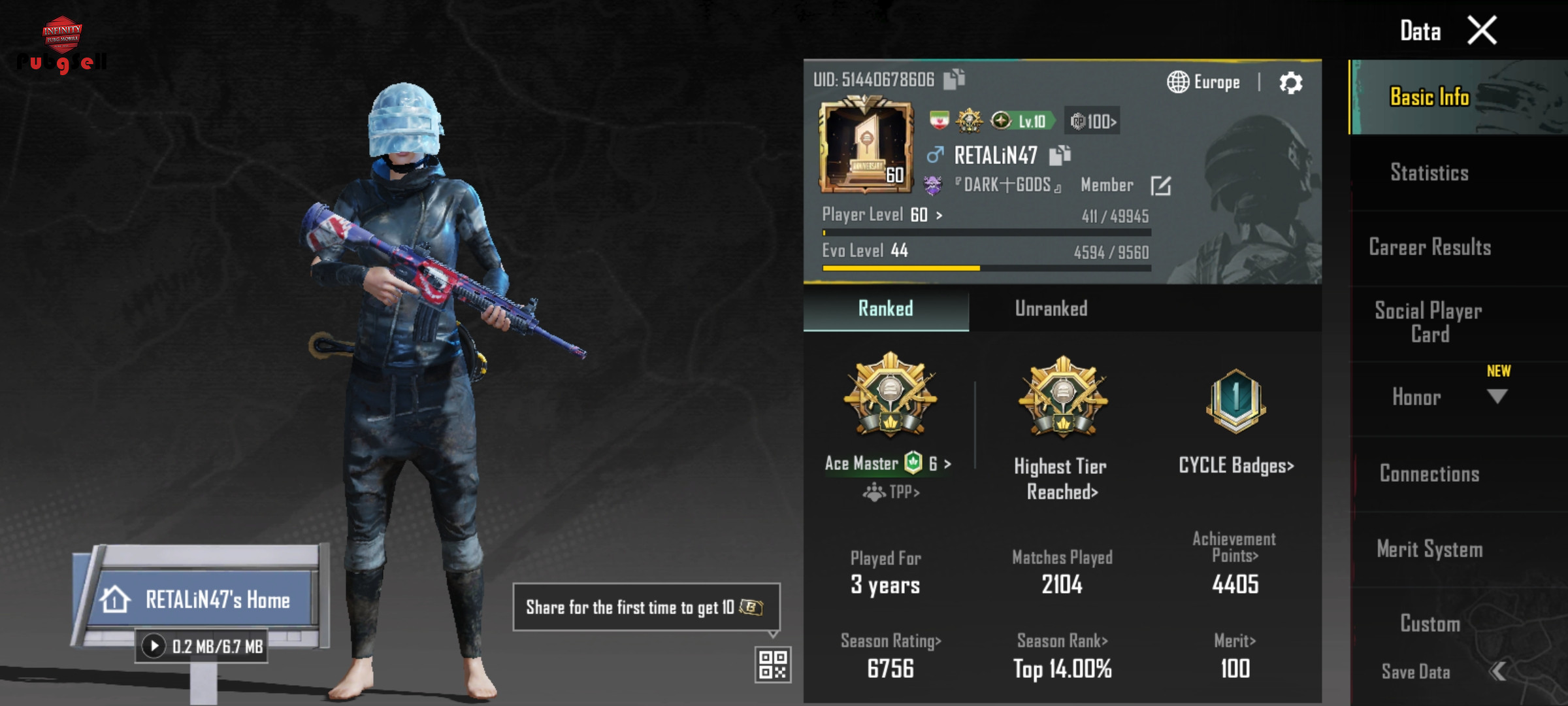Screen dimensions: 1568x706
Task: Go to Career Results
Action: (x=1429, y=247)
